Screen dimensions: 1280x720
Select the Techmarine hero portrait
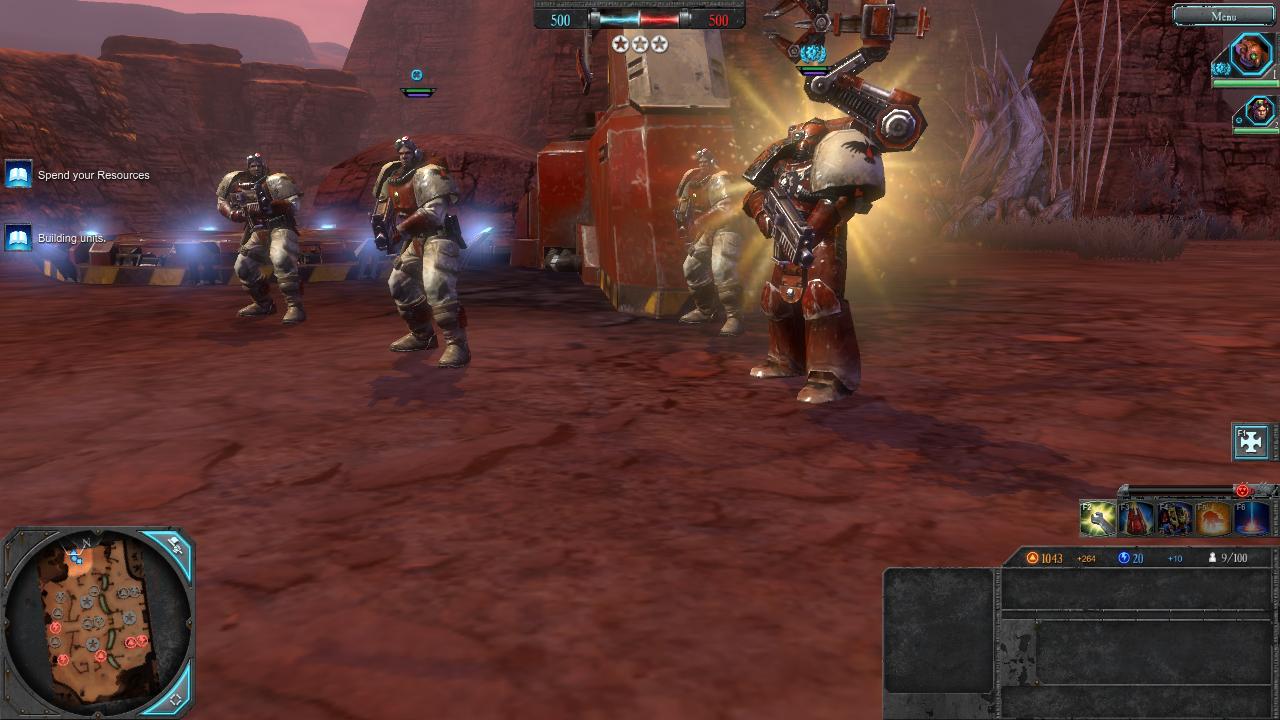click(x=1251, y=53)
